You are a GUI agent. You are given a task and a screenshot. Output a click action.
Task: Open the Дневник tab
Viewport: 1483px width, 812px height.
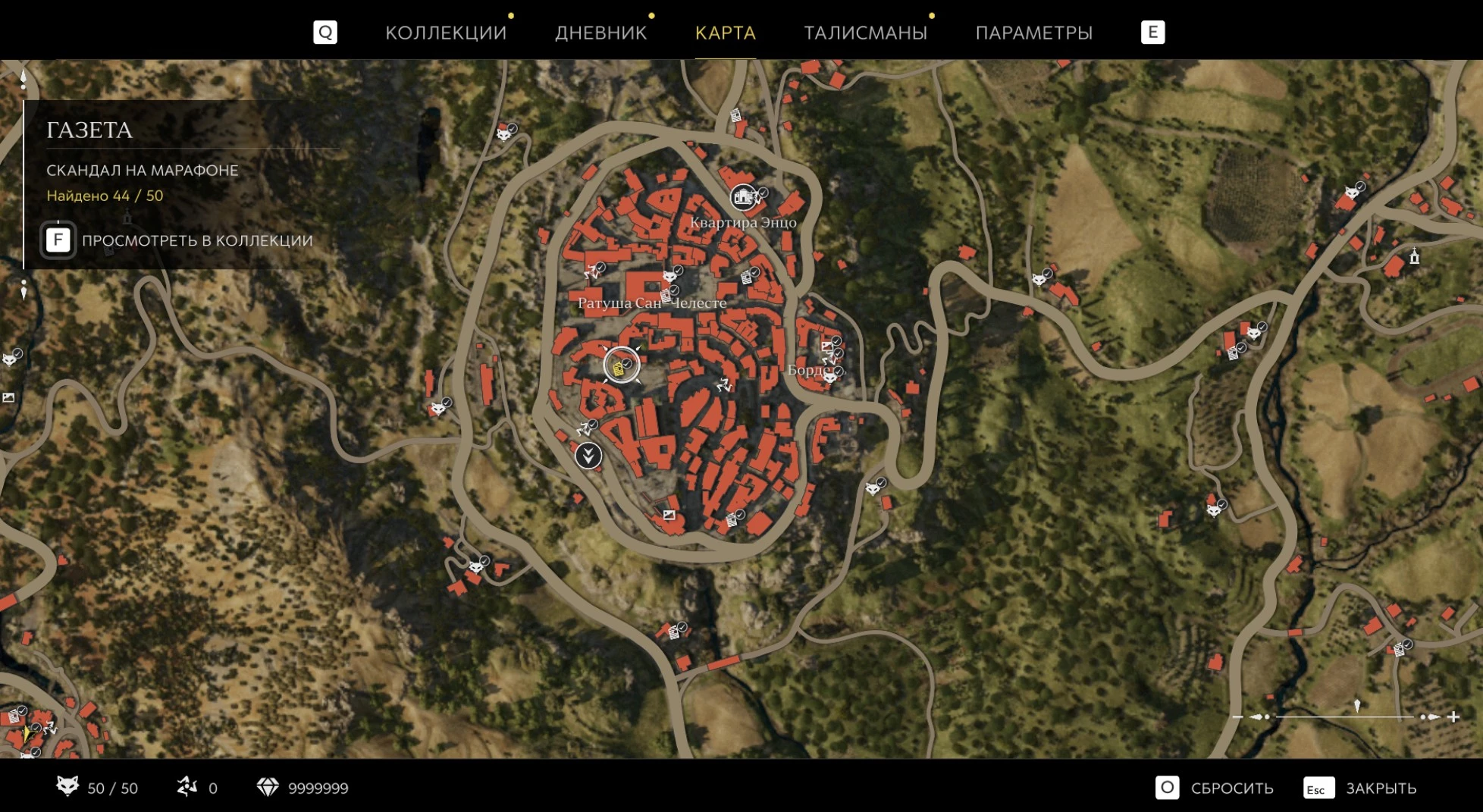coord(600,33)
